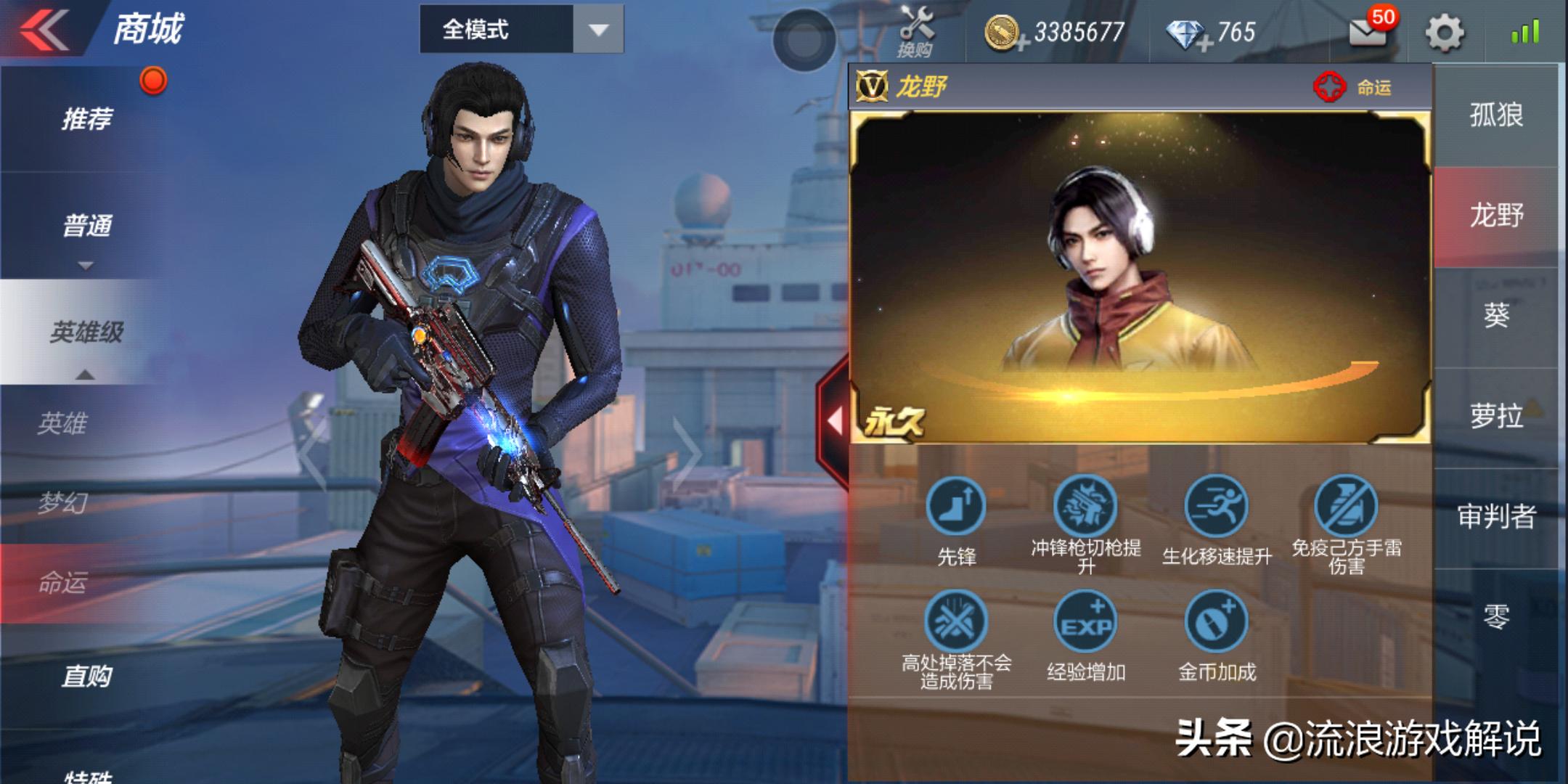Switch to the 孤狼 character tab
Image resolution: width=1568 pixels, height=784 pixels.
pos(1497,113)
